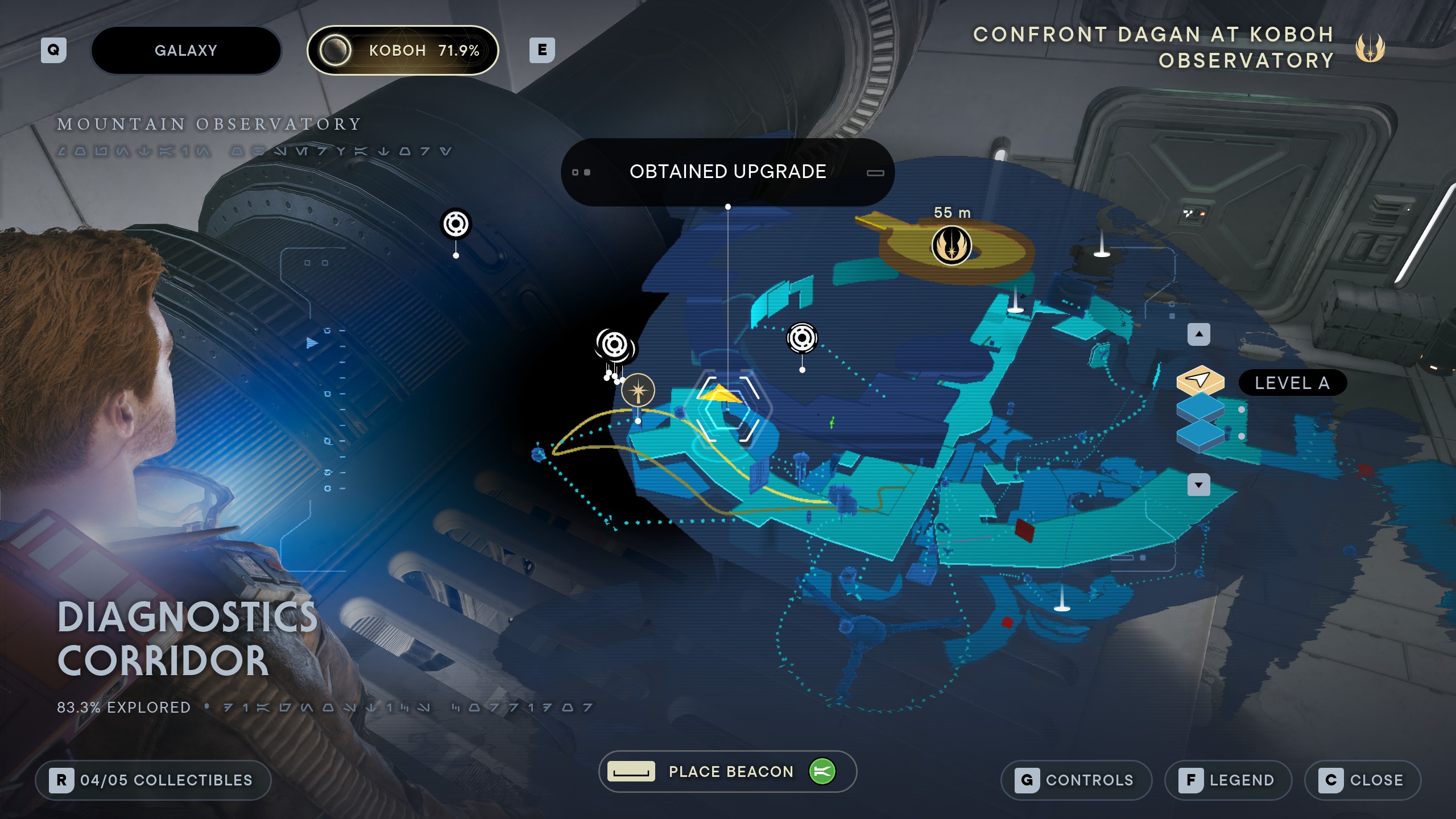Select the Koboh 71.9% planet tab
This screenshot has width=1456, height=819.
(x=403, y=51)
